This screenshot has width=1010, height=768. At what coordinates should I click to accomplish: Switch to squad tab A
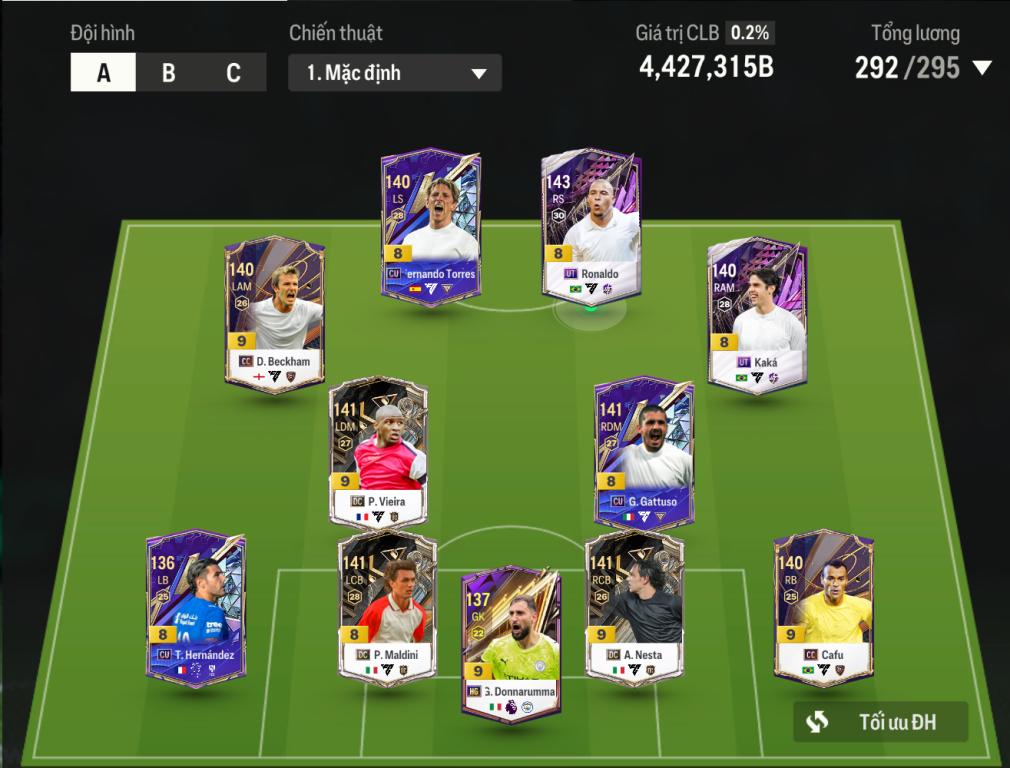[103, 73]
